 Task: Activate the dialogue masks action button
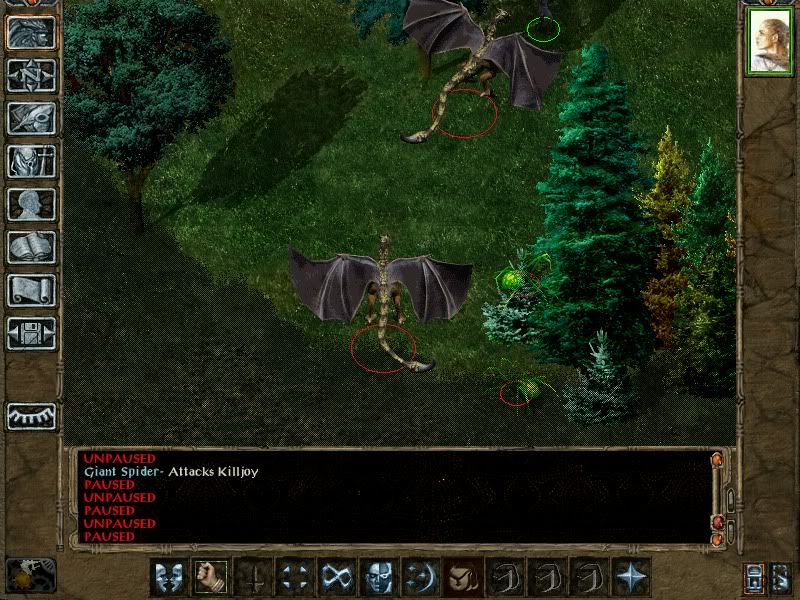pos(167,576)
